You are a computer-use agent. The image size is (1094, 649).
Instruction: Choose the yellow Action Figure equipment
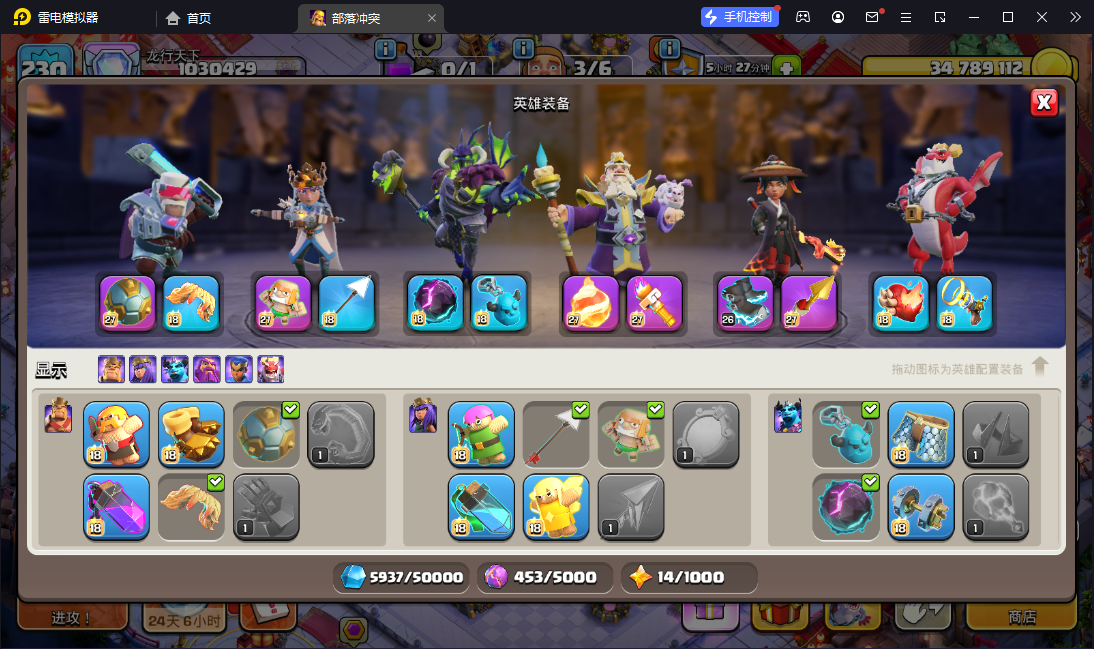point(557,506)
